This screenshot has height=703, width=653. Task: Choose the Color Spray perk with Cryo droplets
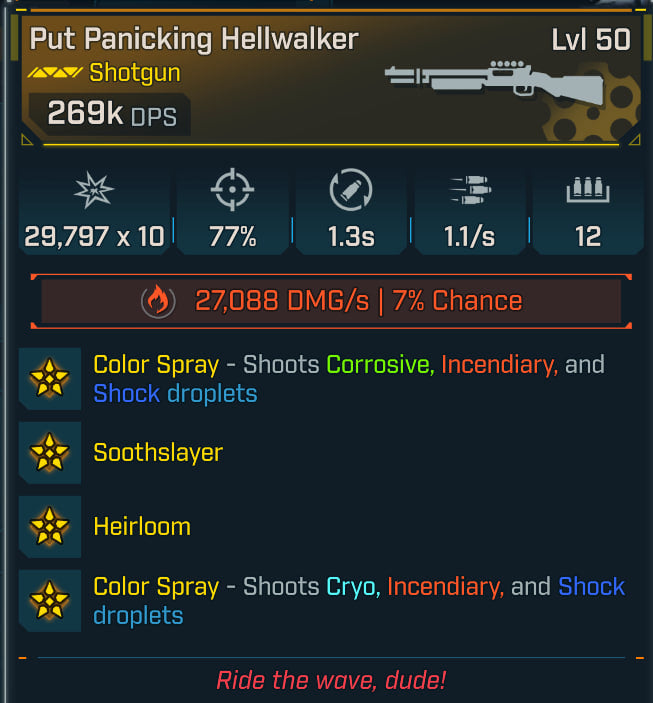pyautogui.click(x=358, y=600)
